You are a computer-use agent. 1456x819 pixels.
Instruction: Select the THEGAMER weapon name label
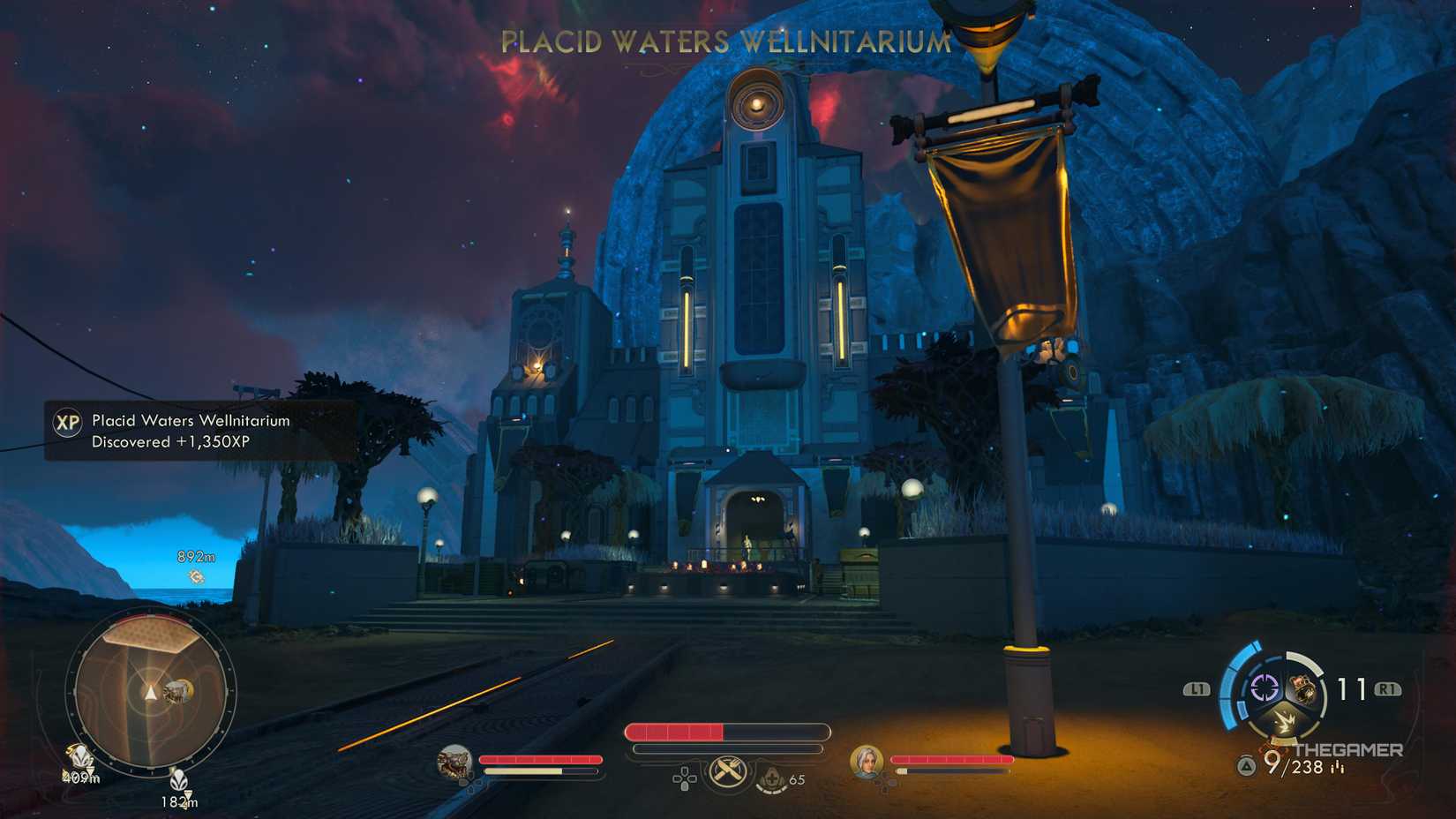coord(1351,749)
